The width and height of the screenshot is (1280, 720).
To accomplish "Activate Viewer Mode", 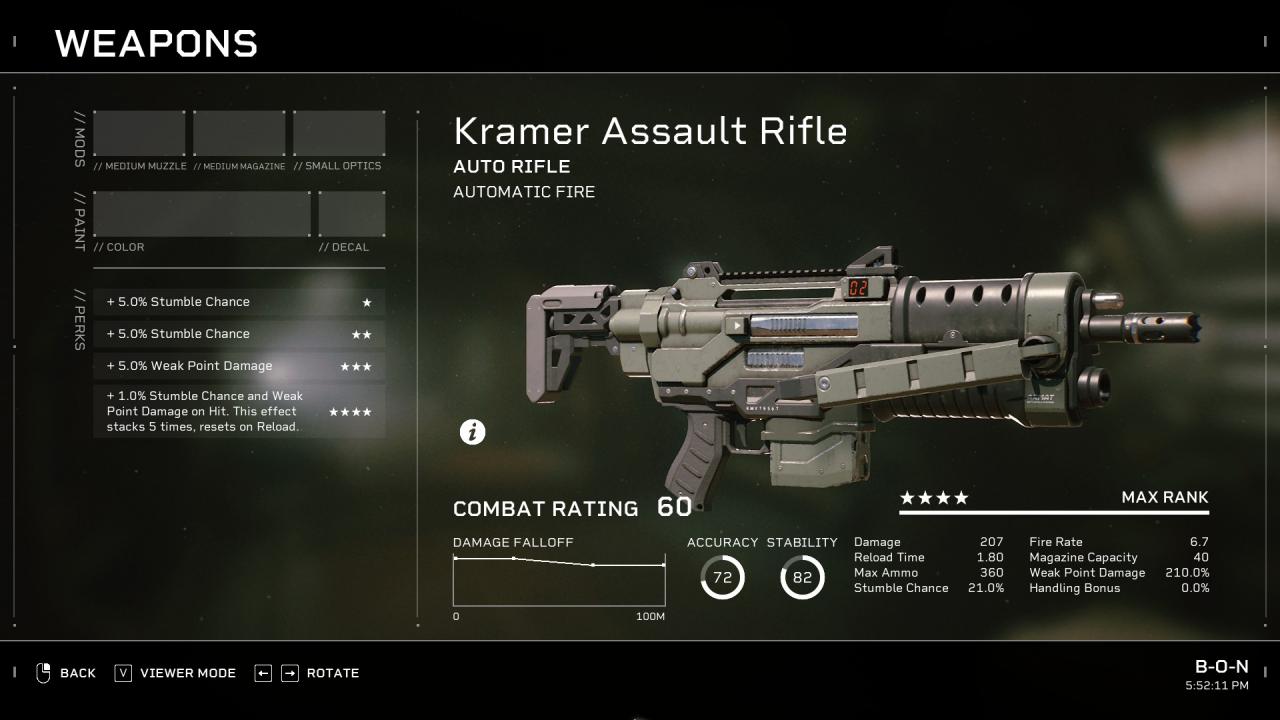I will (176, 673).
